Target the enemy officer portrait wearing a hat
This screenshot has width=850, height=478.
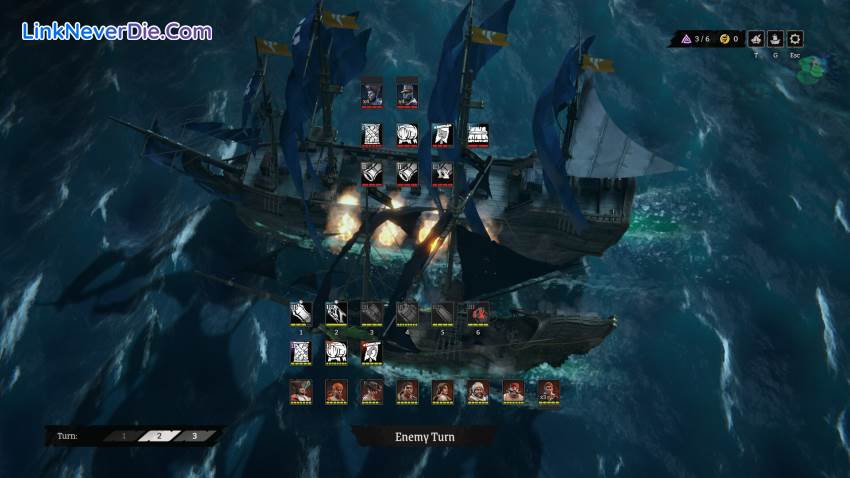407,92
